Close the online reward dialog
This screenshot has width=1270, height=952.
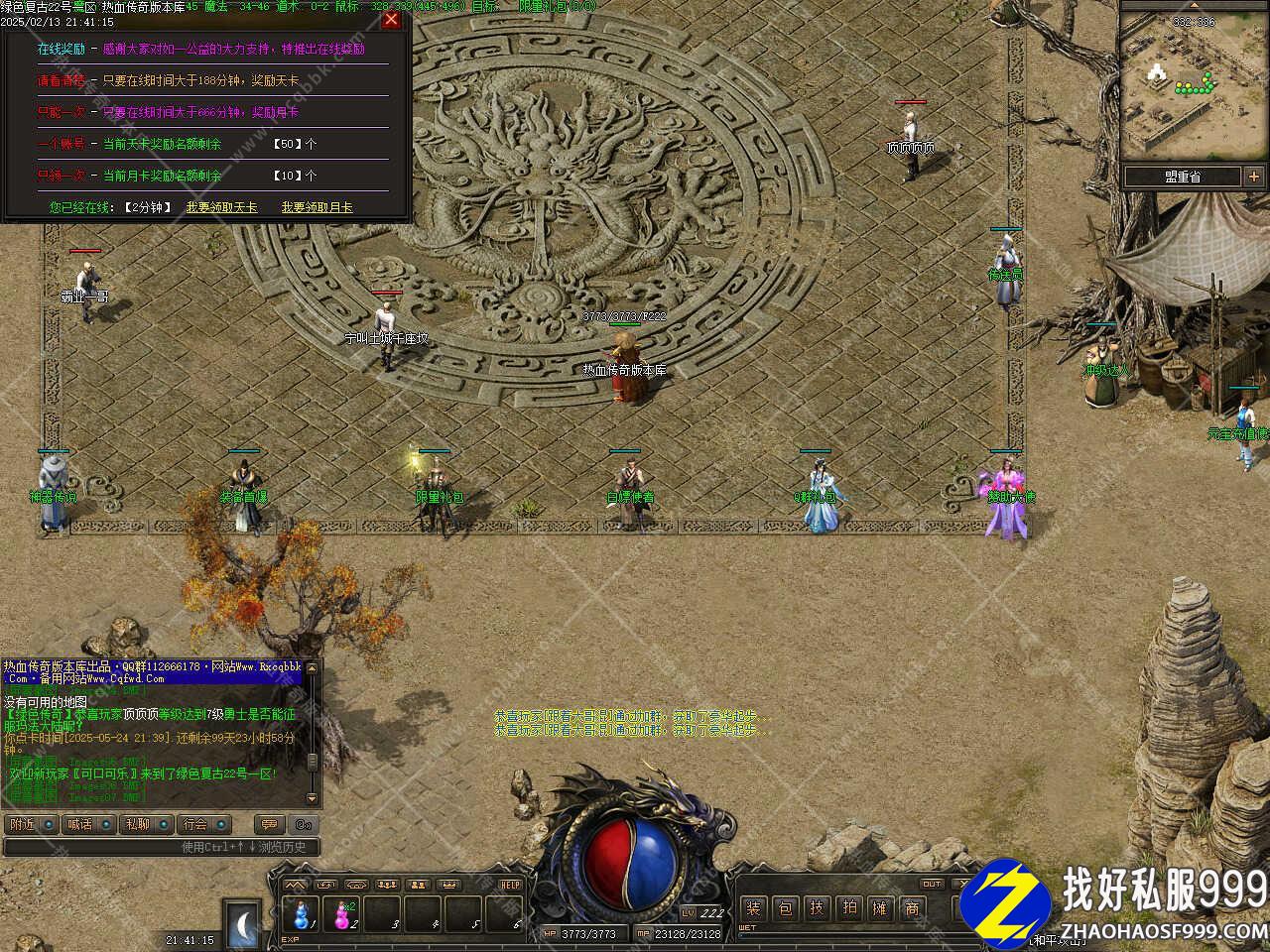pos(391,20)
